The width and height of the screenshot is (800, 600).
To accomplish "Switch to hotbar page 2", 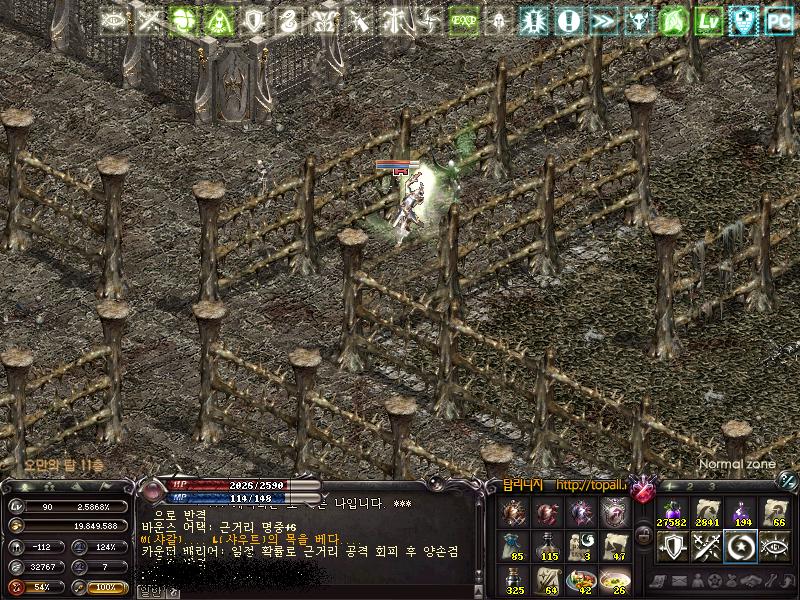I will pos(690,485).
